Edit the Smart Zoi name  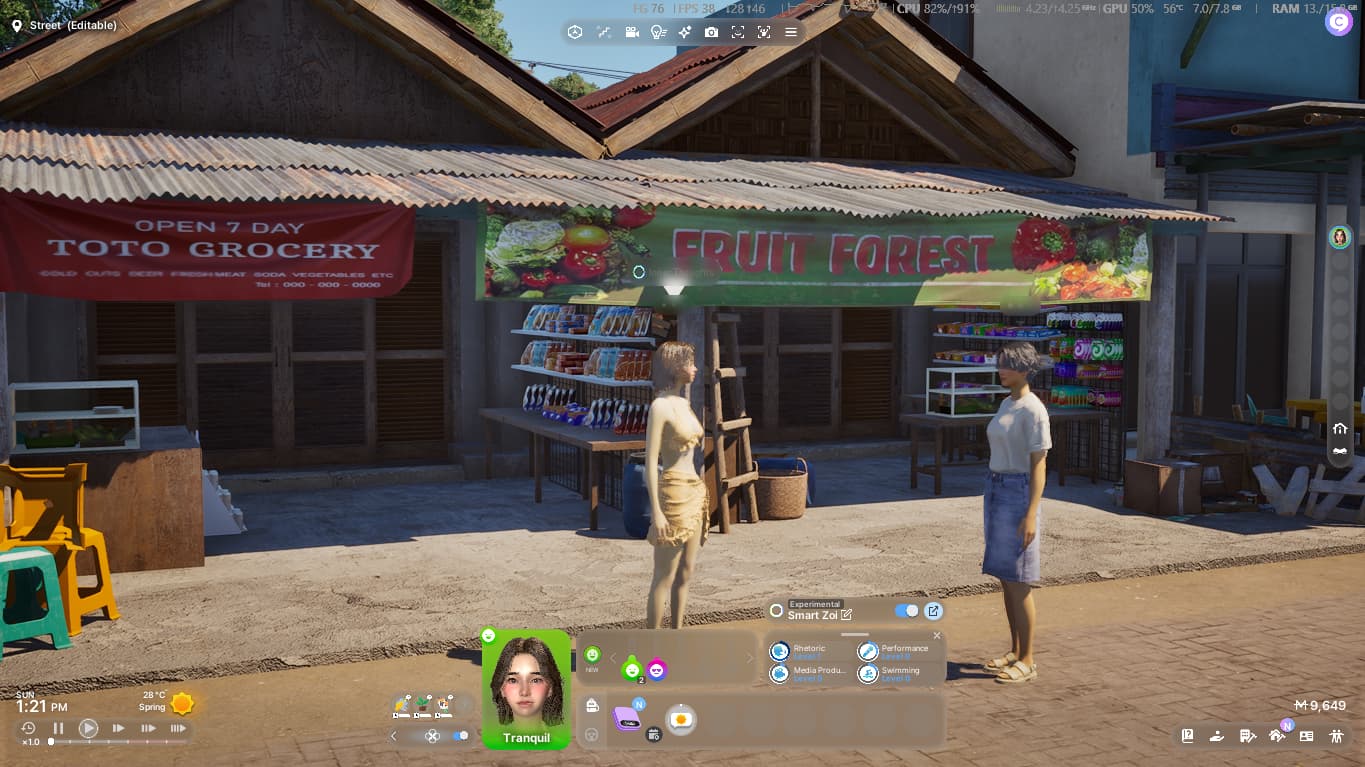pyautogui.click(x=847, y=615)
